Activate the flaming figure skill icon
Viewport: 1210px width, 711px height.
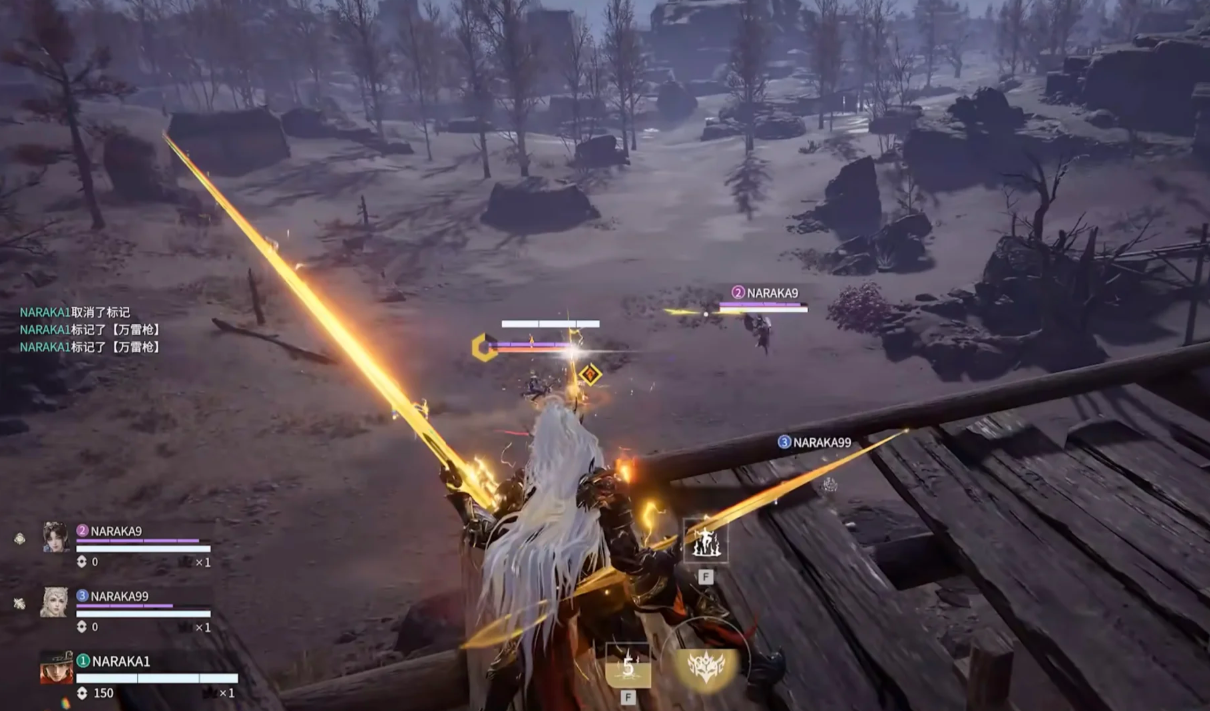point(705,541)
